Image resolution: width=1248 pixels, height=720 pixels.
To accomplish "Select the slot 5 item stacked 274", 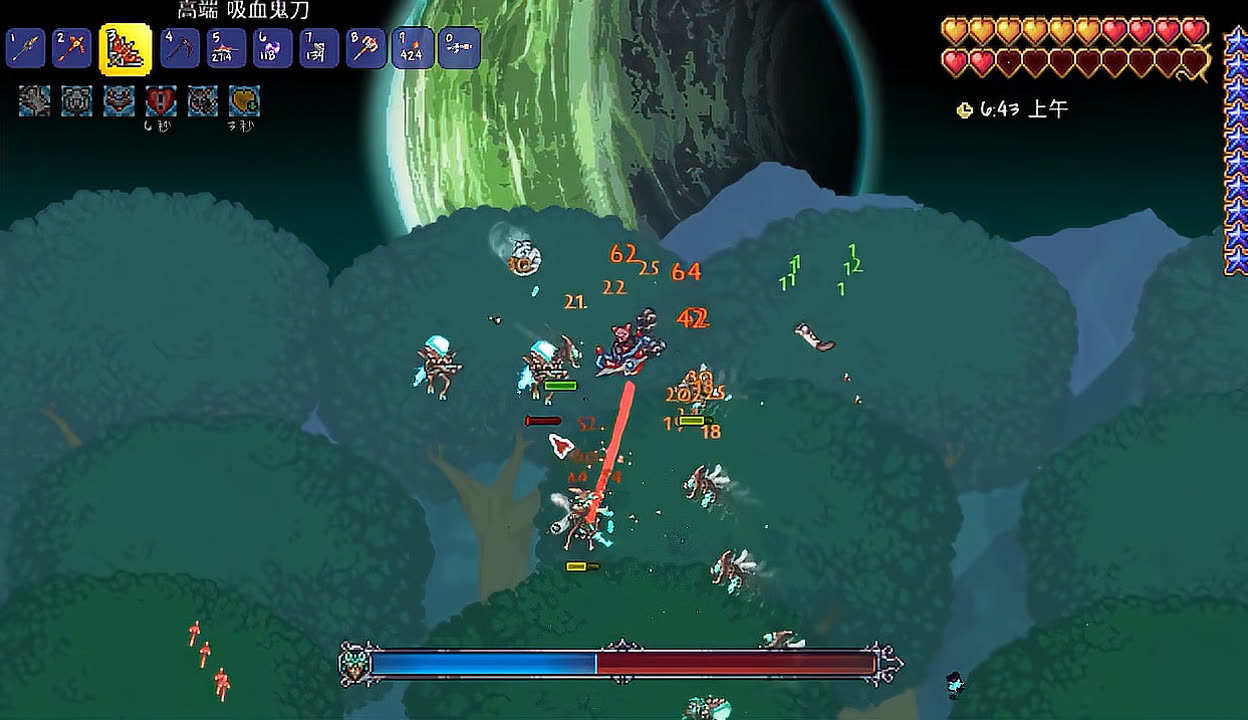I will coord(226,48).
